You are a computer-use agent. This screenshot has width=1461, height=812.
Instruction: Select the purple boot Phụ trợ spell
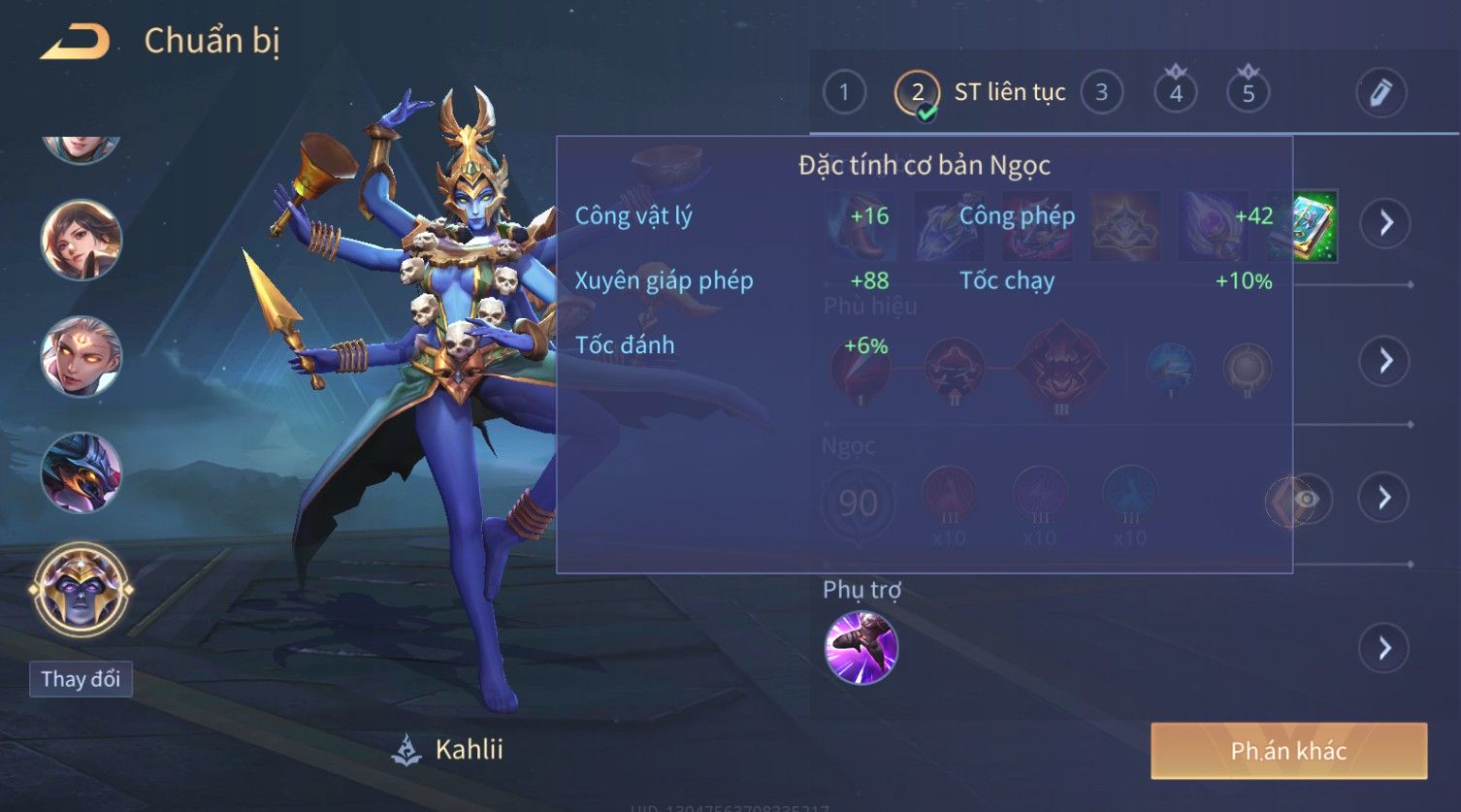[x=860, y=647]
